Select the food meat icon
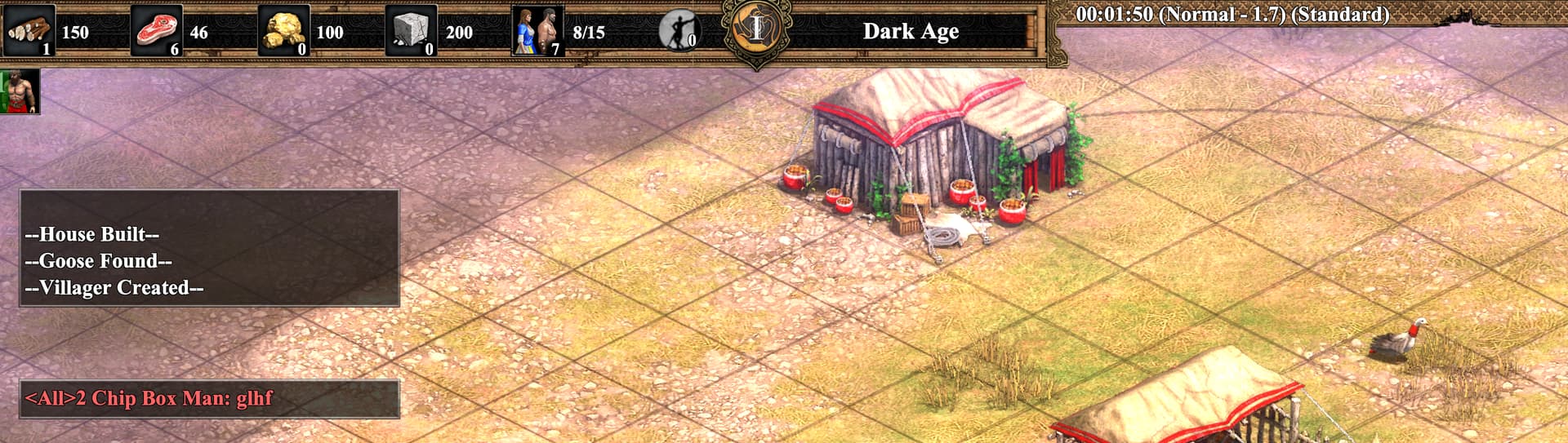1568x443 pixels. (156, 31)
